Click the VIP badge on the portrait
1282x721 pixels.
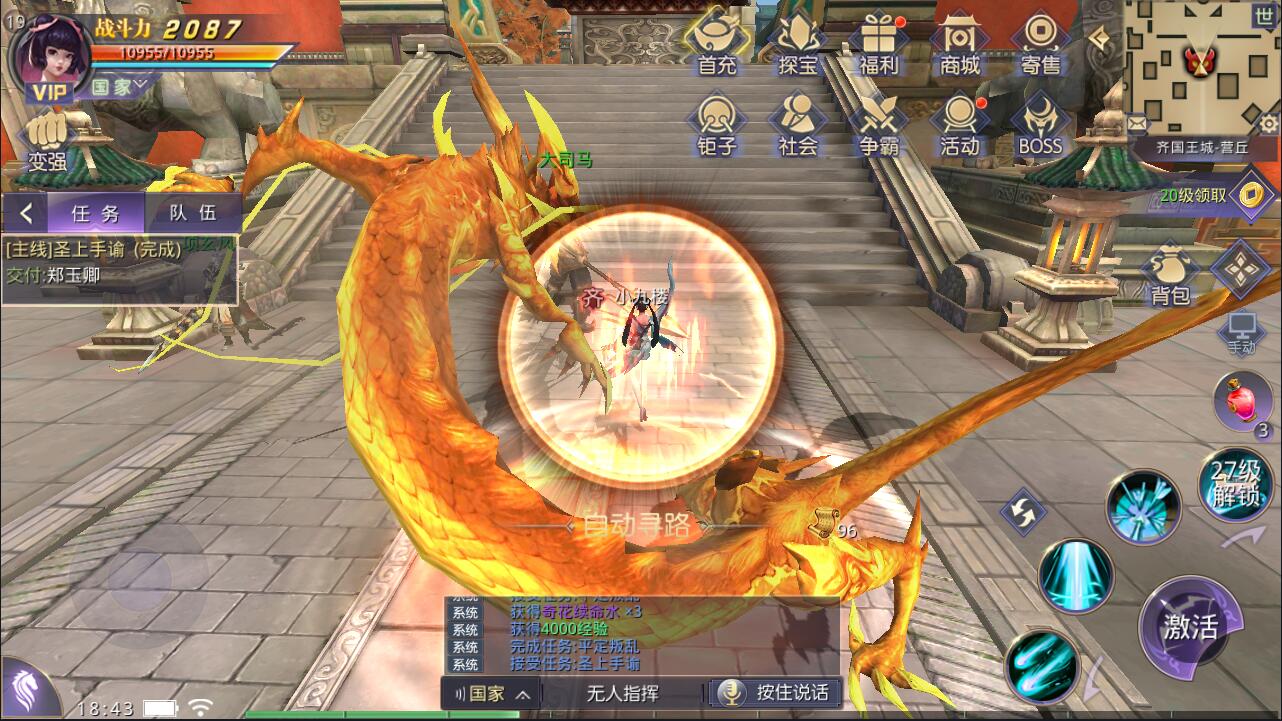coord(47,93)
